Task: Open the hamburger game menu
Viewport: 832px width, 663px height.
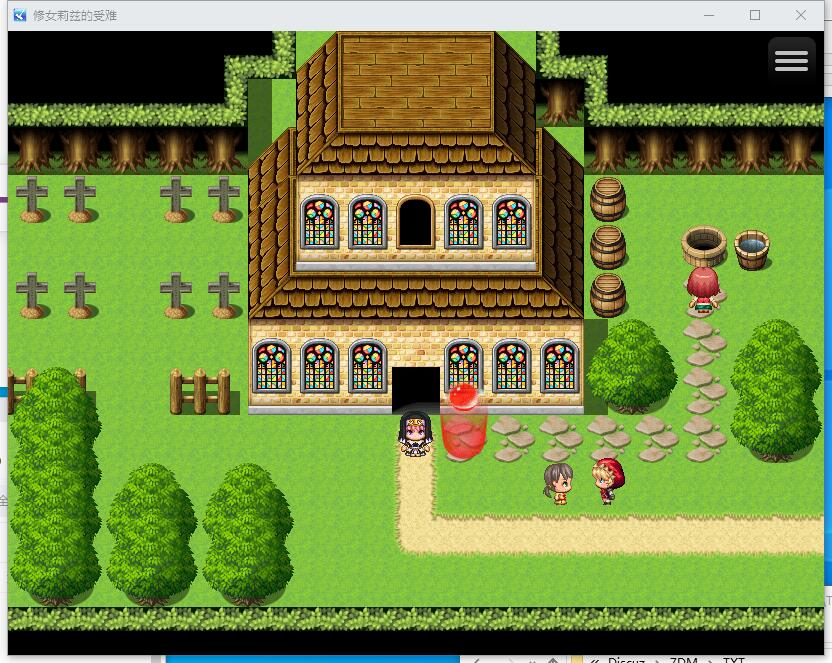Action: [x=790, y=61]
